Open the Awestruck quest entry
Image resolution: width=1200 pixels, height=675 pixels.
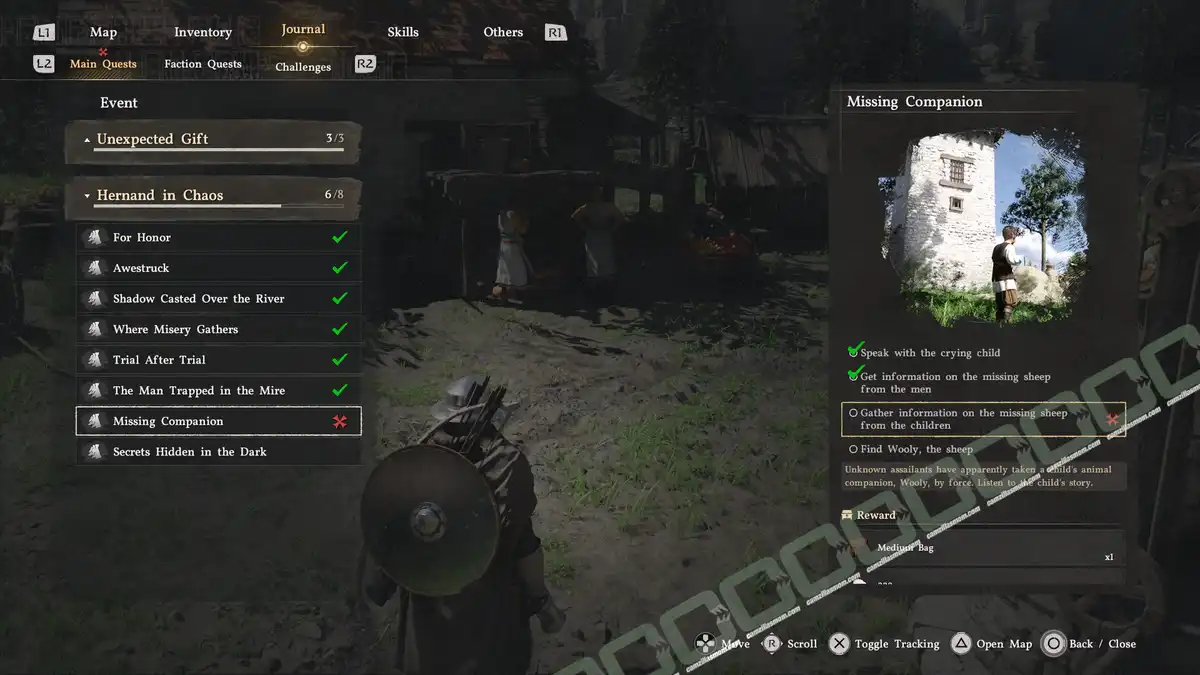[x=218, y=268]
